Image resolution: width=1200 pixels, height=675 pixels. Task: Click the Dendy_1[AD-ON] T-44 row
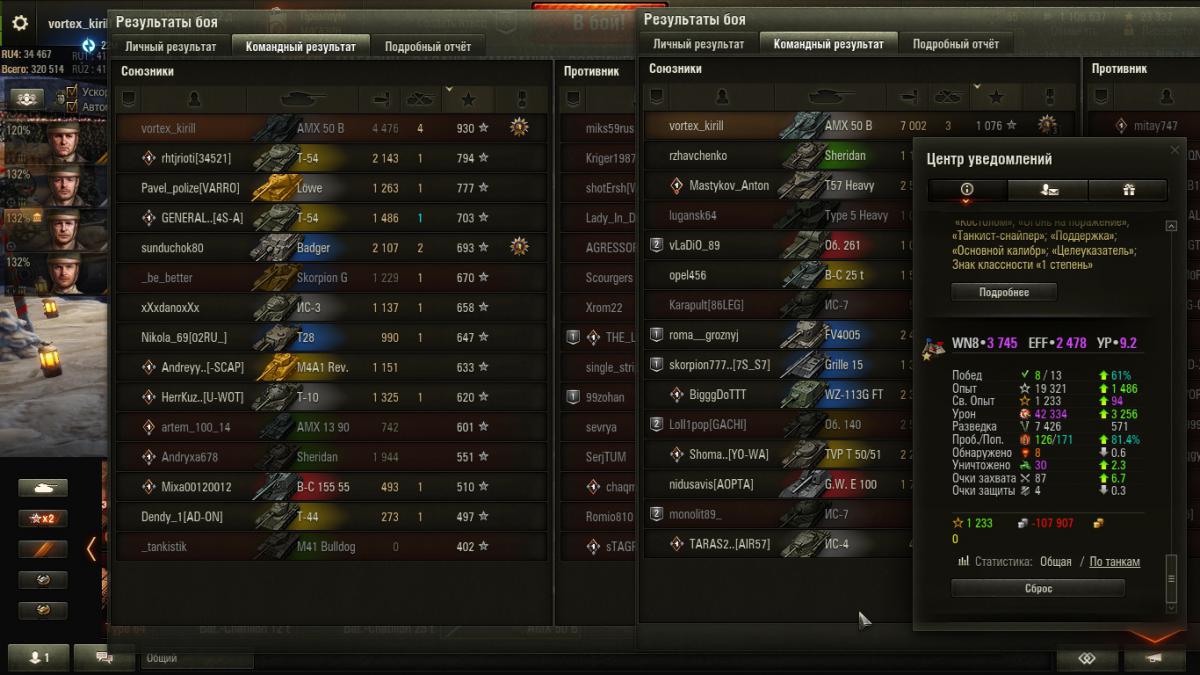pyautogui.click(x=331, y=517)
